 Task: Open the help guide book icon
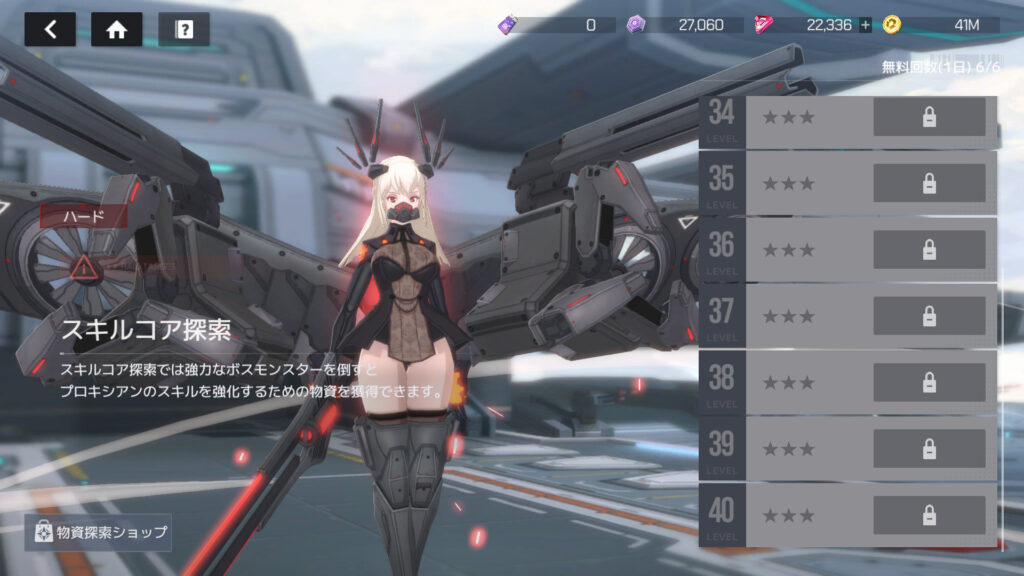click(184, 29)
